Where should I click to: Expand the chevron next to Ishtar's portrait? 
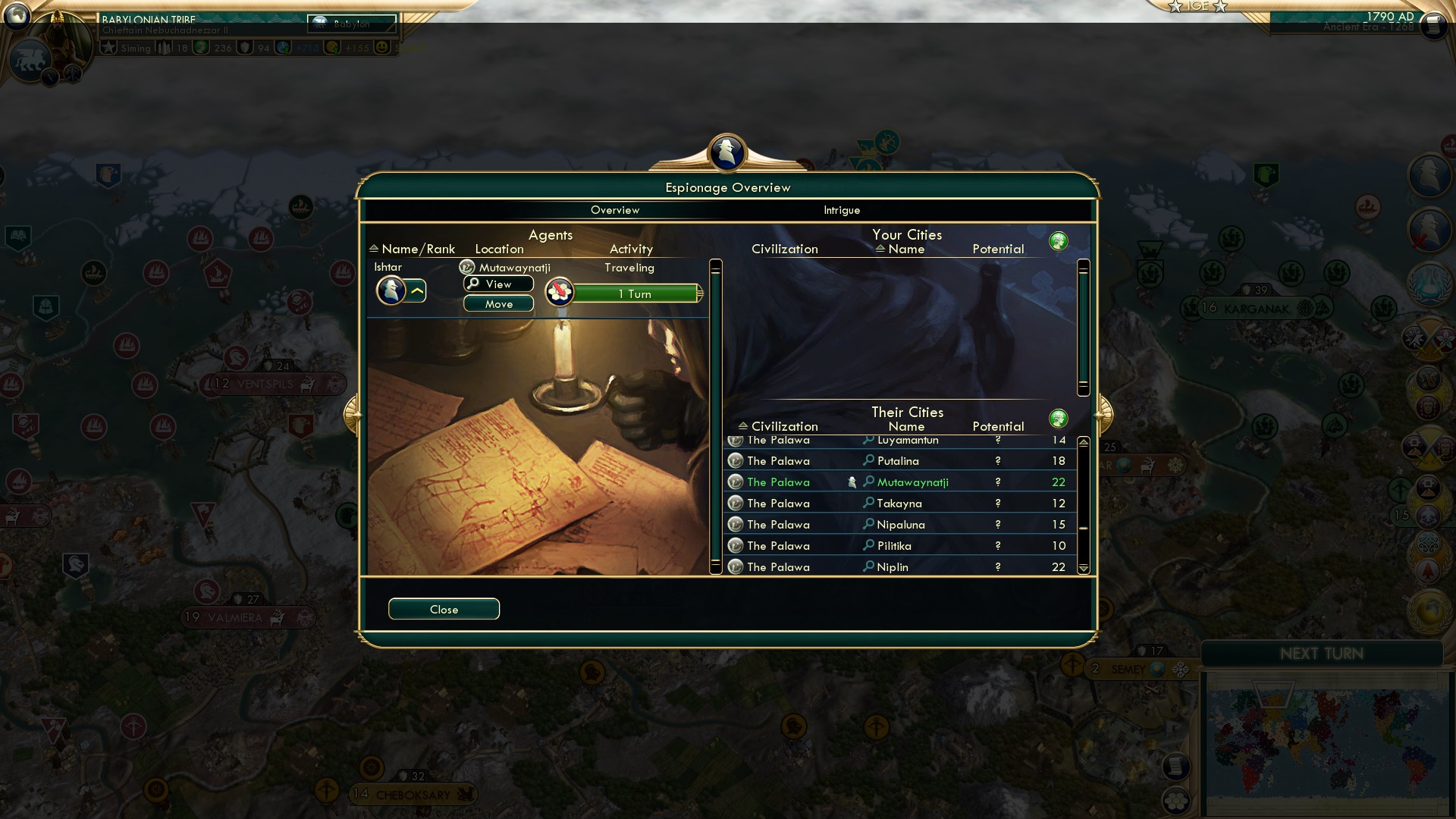pos(416,289)
